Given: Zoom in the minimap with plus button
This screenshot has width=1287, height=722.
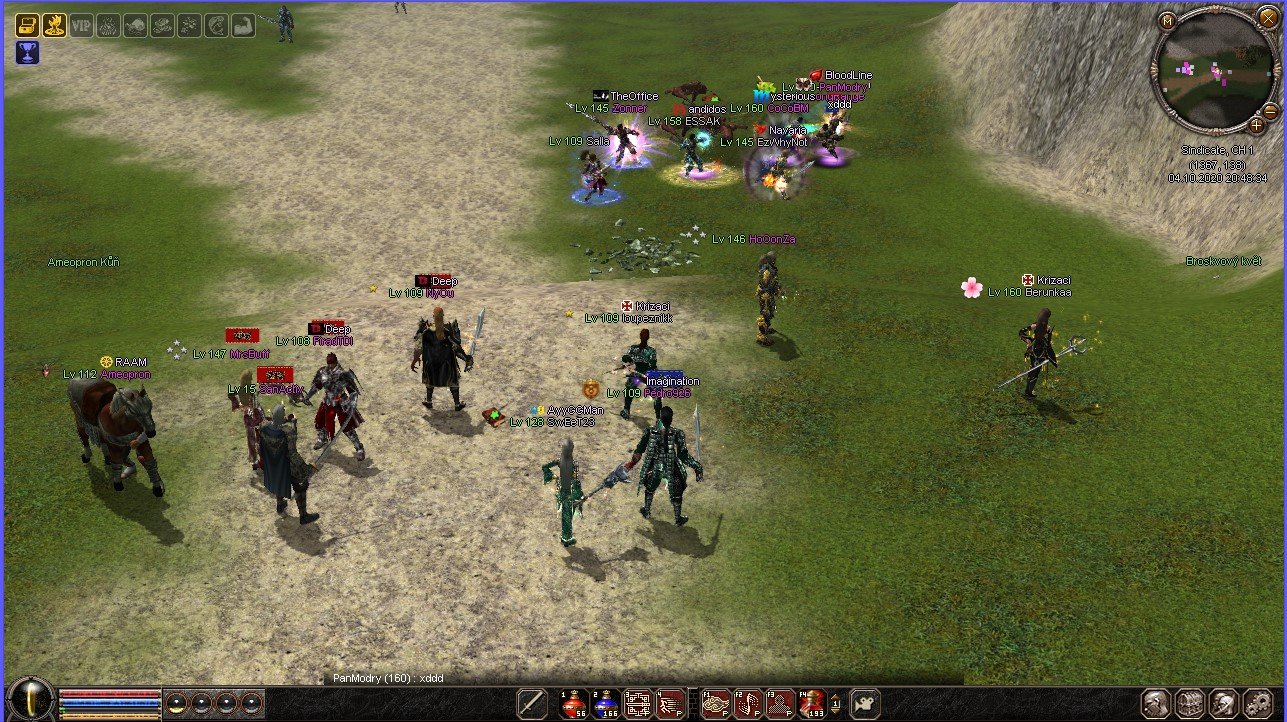Looking at the screenshot, I should click(x=1256, y=125).
